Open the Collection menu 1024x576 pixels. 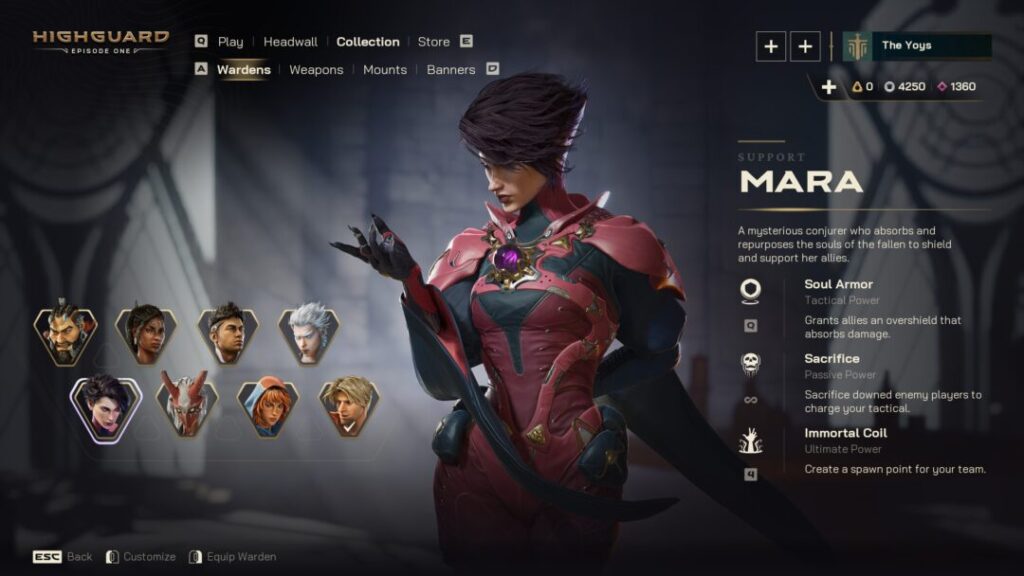coord(368,42)
